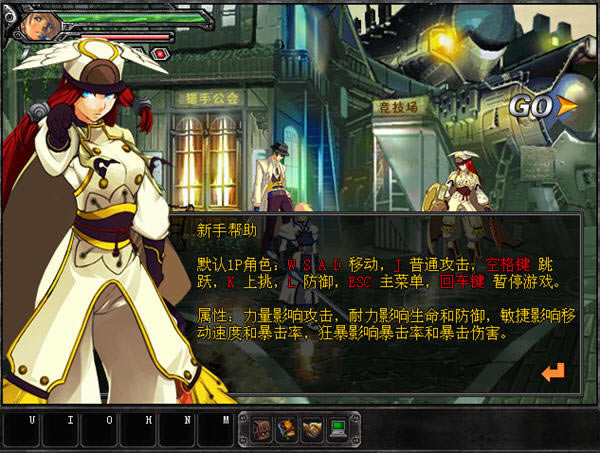Open the backpack inventory icon
This screenshot has width=600, height=453.
tap(262, 429)
